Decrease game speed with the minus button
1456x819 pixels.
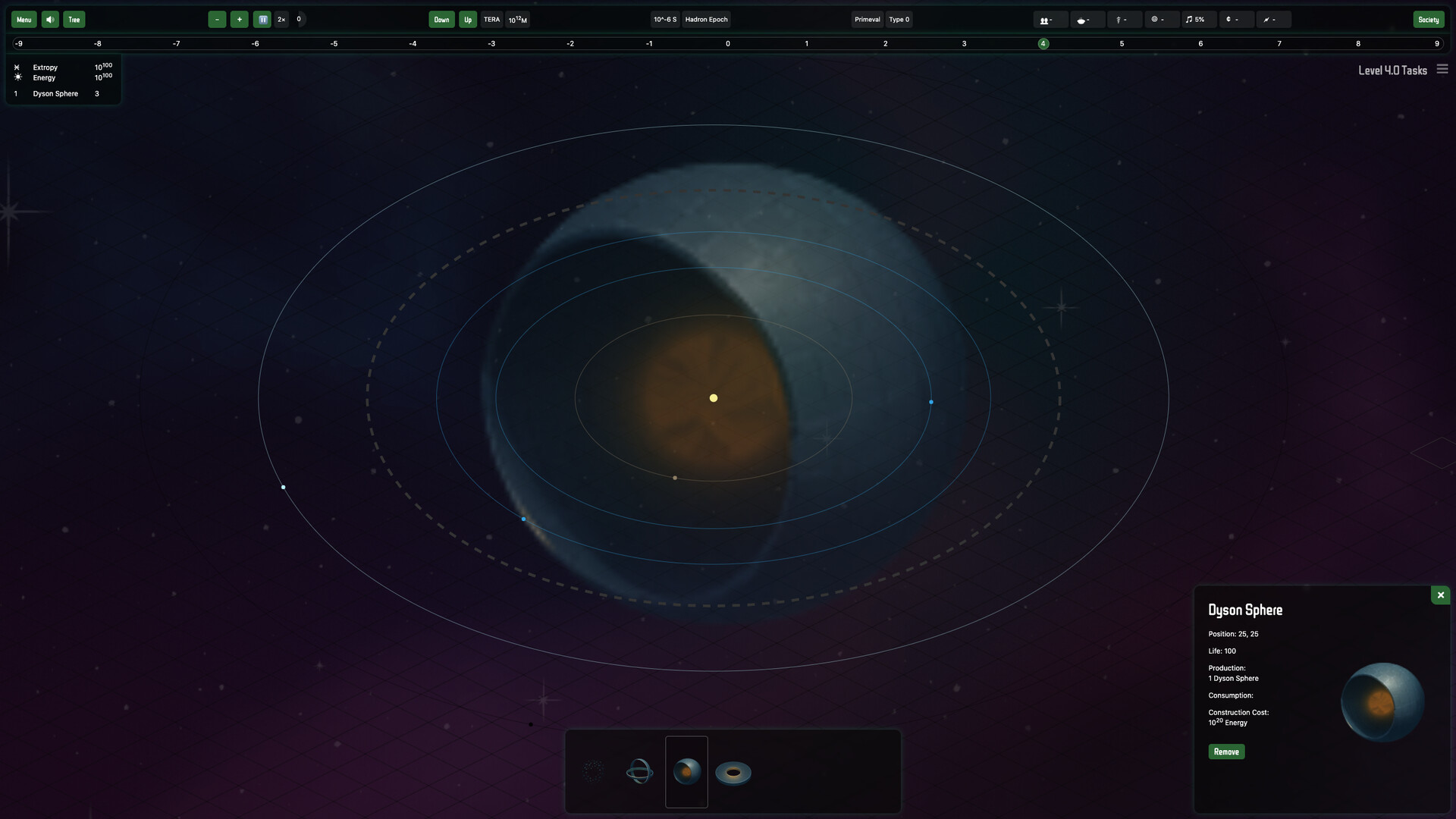217,20
